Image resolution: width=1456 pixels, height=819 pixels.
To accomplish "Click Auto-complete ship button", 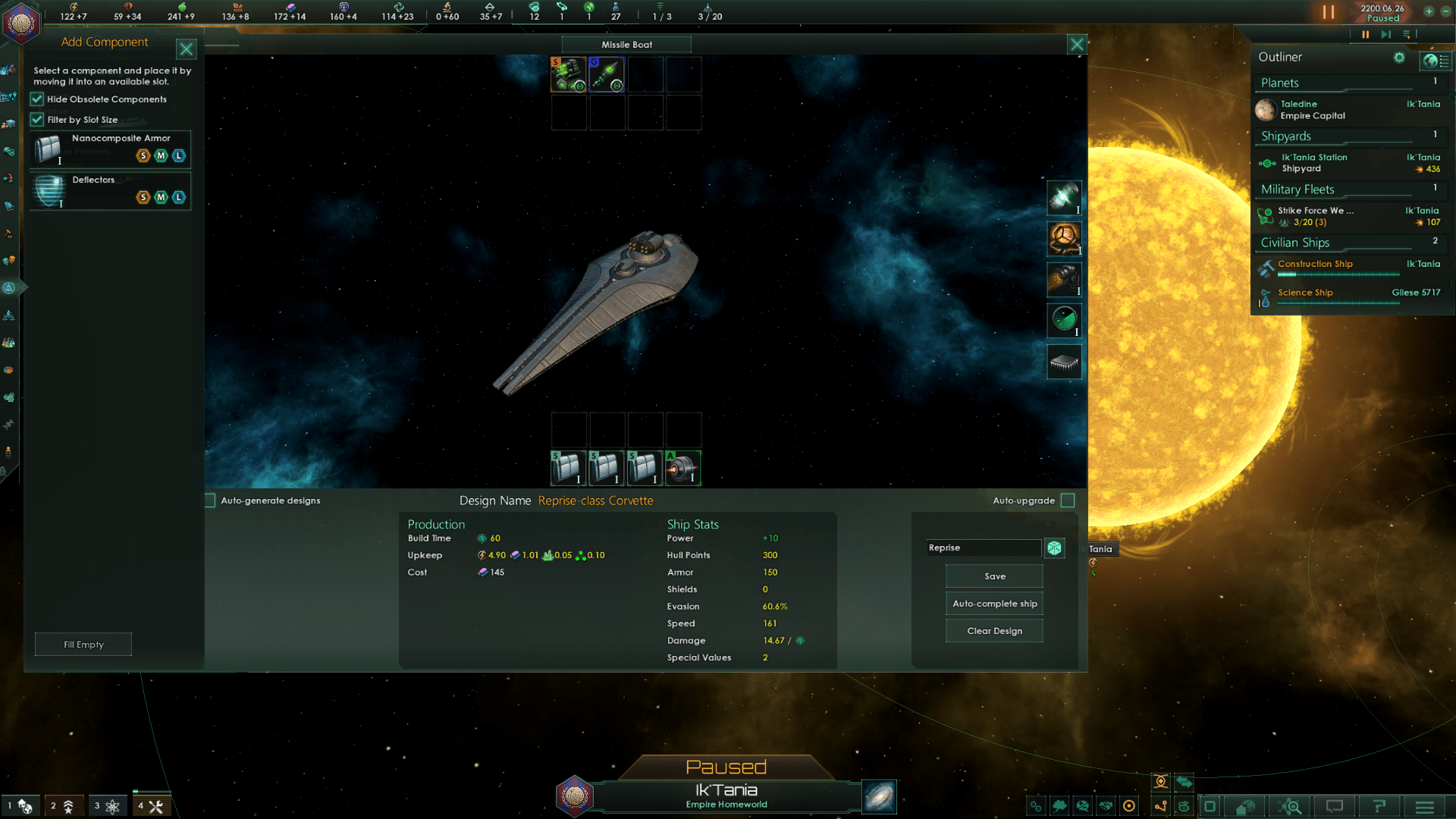I will click(994, 604).
